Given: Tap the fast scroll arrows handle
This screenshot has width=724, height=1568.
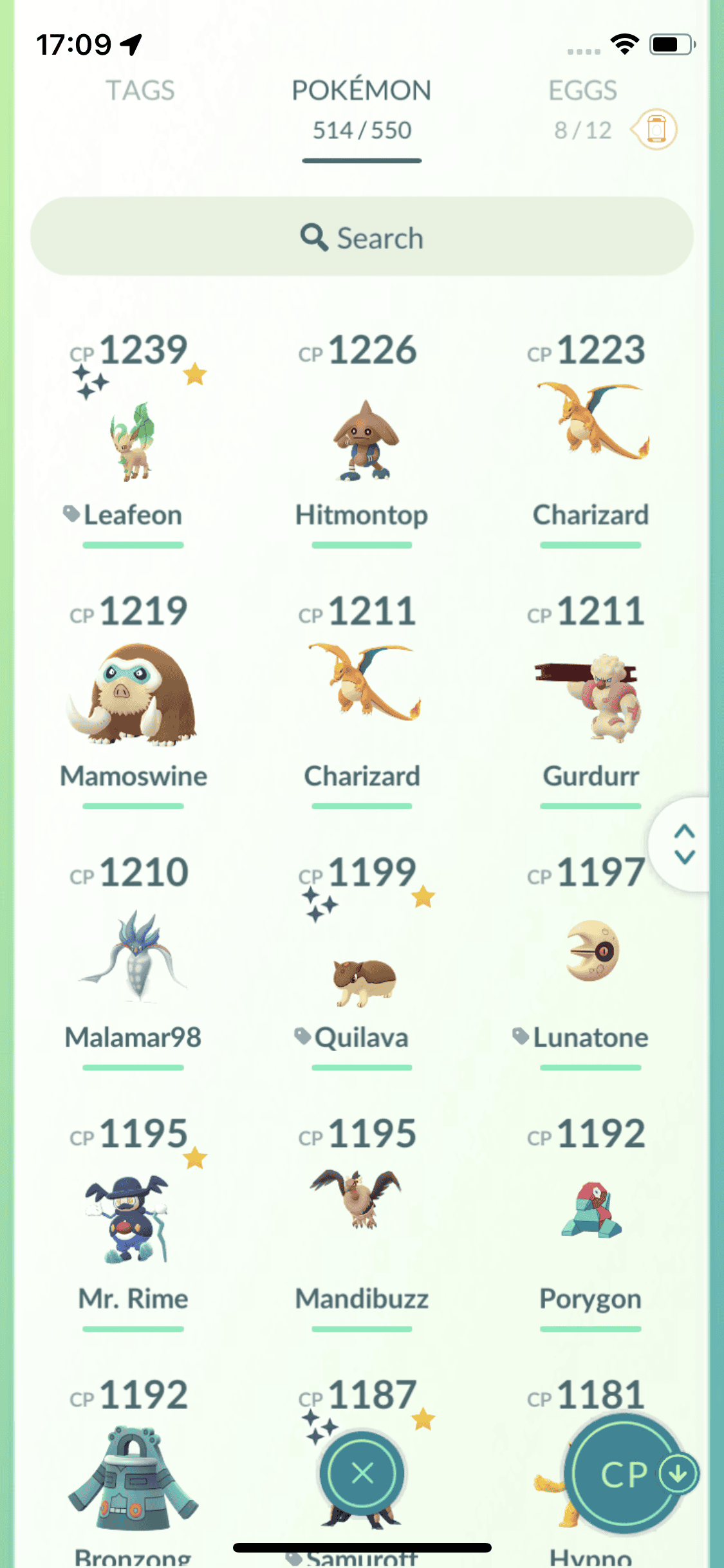Looking at the screenshot, I should [x=684, y=844].
